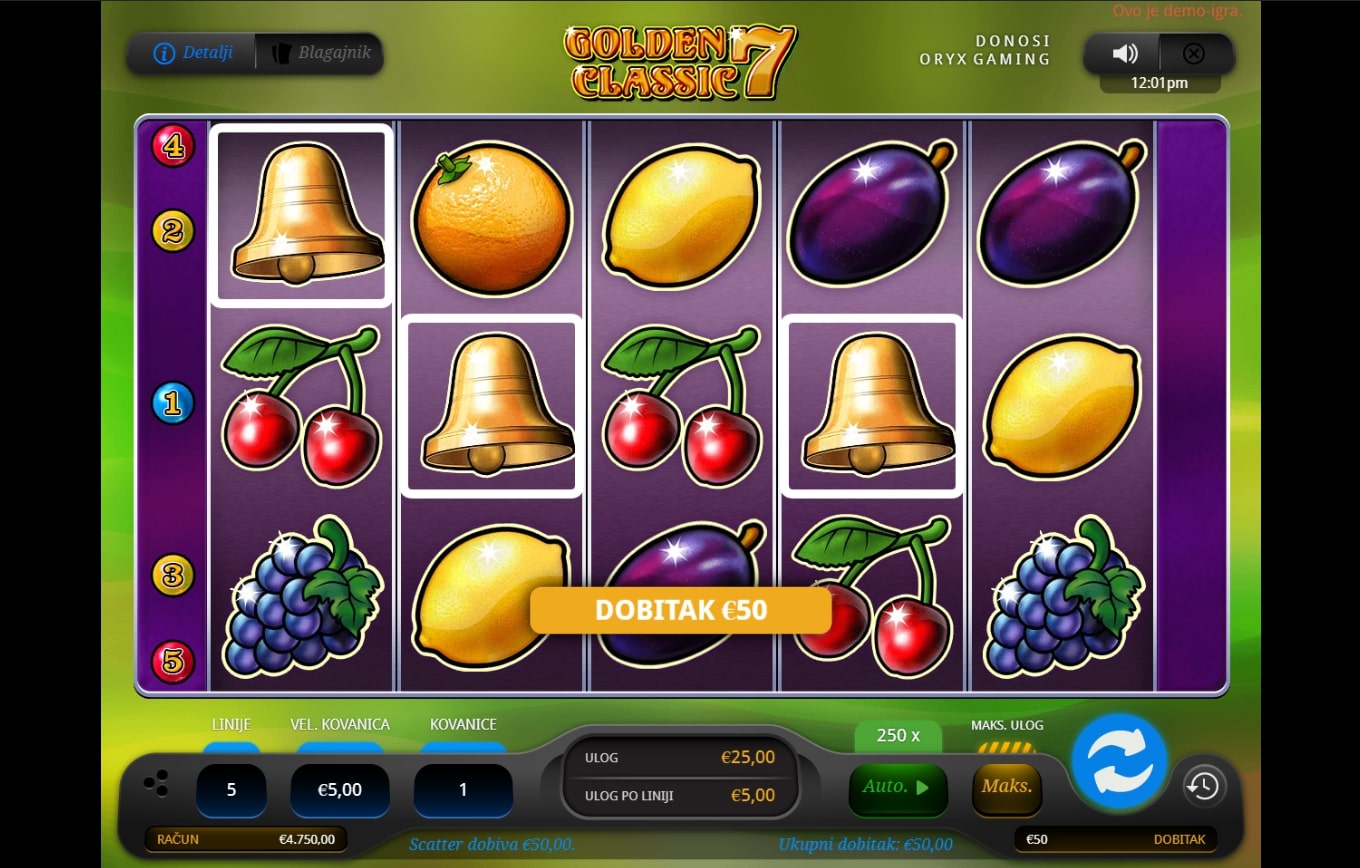The width and height of the screenshot is (1360, 868).
Task: Change the number of lines (Linije)
Action: (231, 789)
